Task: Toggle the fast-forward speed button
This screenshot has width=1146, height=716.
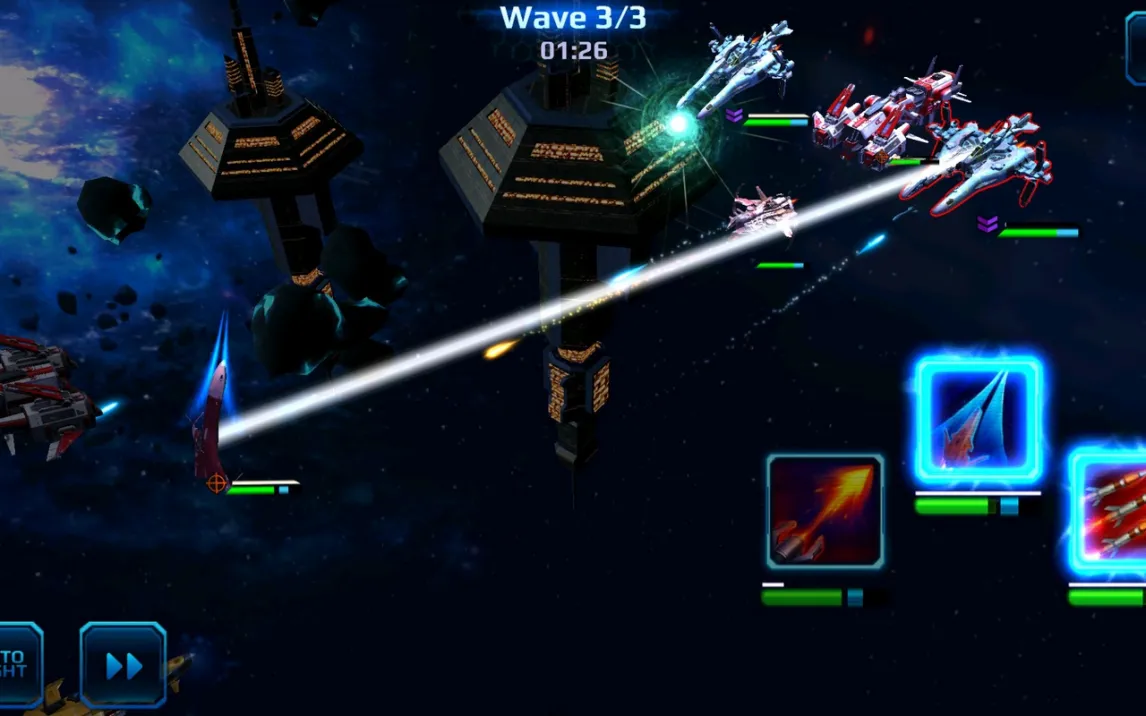Action: point(123,665)
